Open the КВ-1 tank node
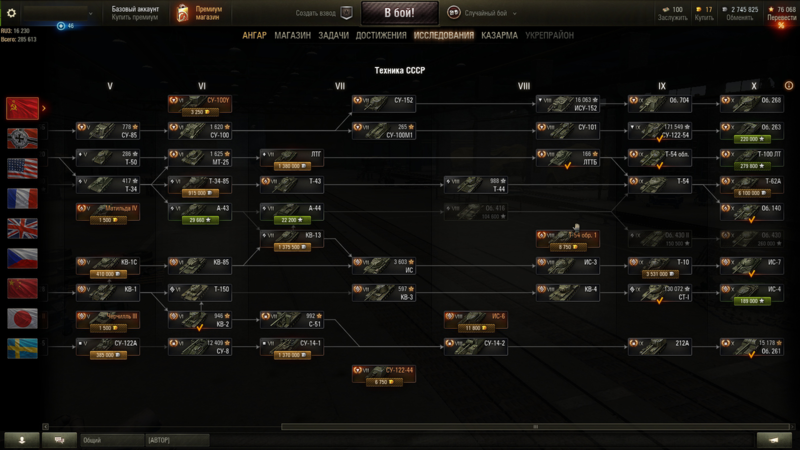This screenshot has width=800, height=450. [x=111, y=293]
